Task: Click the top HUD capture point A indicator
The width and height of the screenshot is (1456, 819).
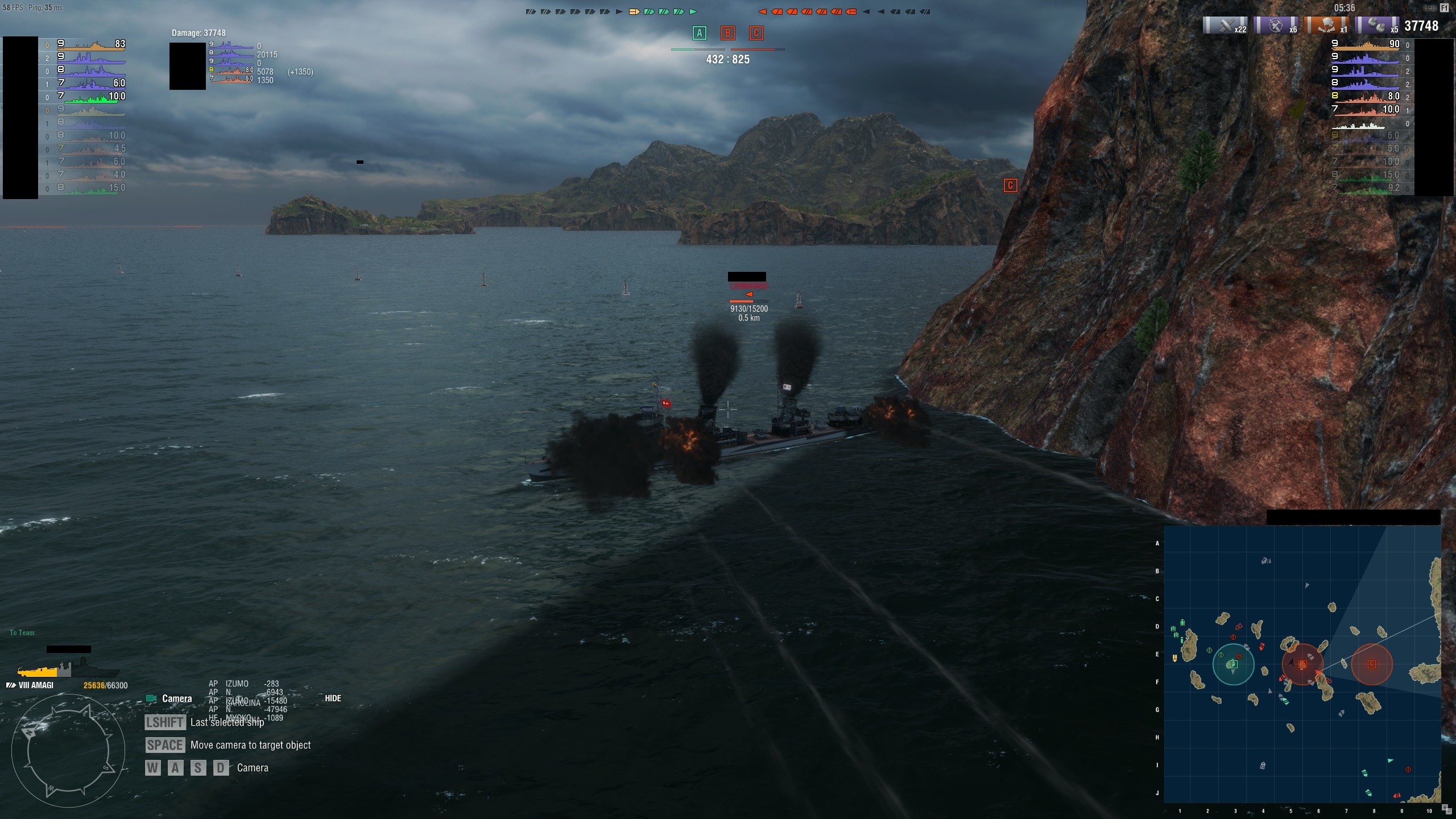Action: pos(700,33)
